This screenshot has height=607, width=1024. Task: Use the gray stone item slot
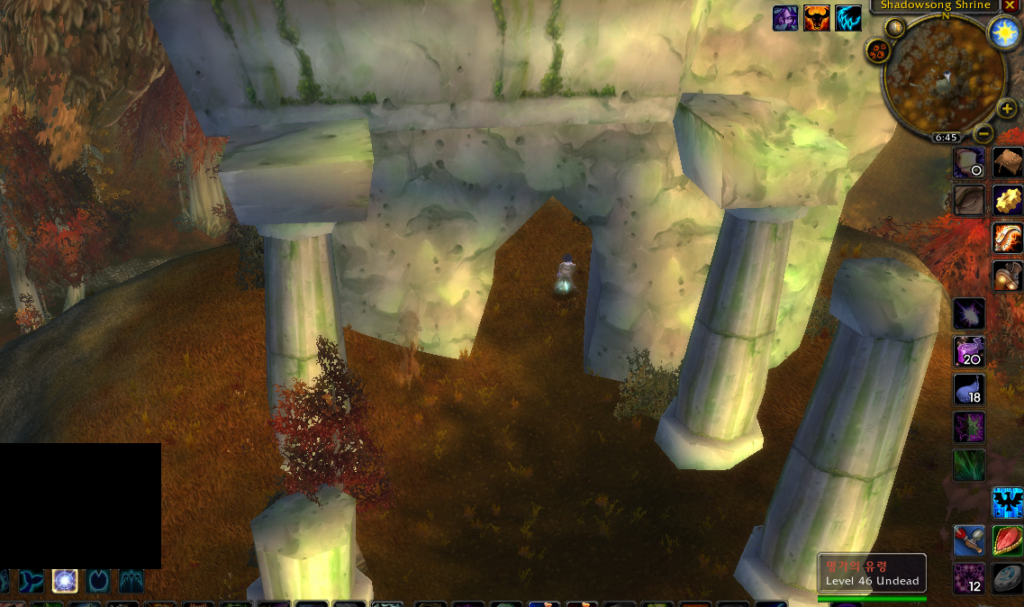[1007, 579]
